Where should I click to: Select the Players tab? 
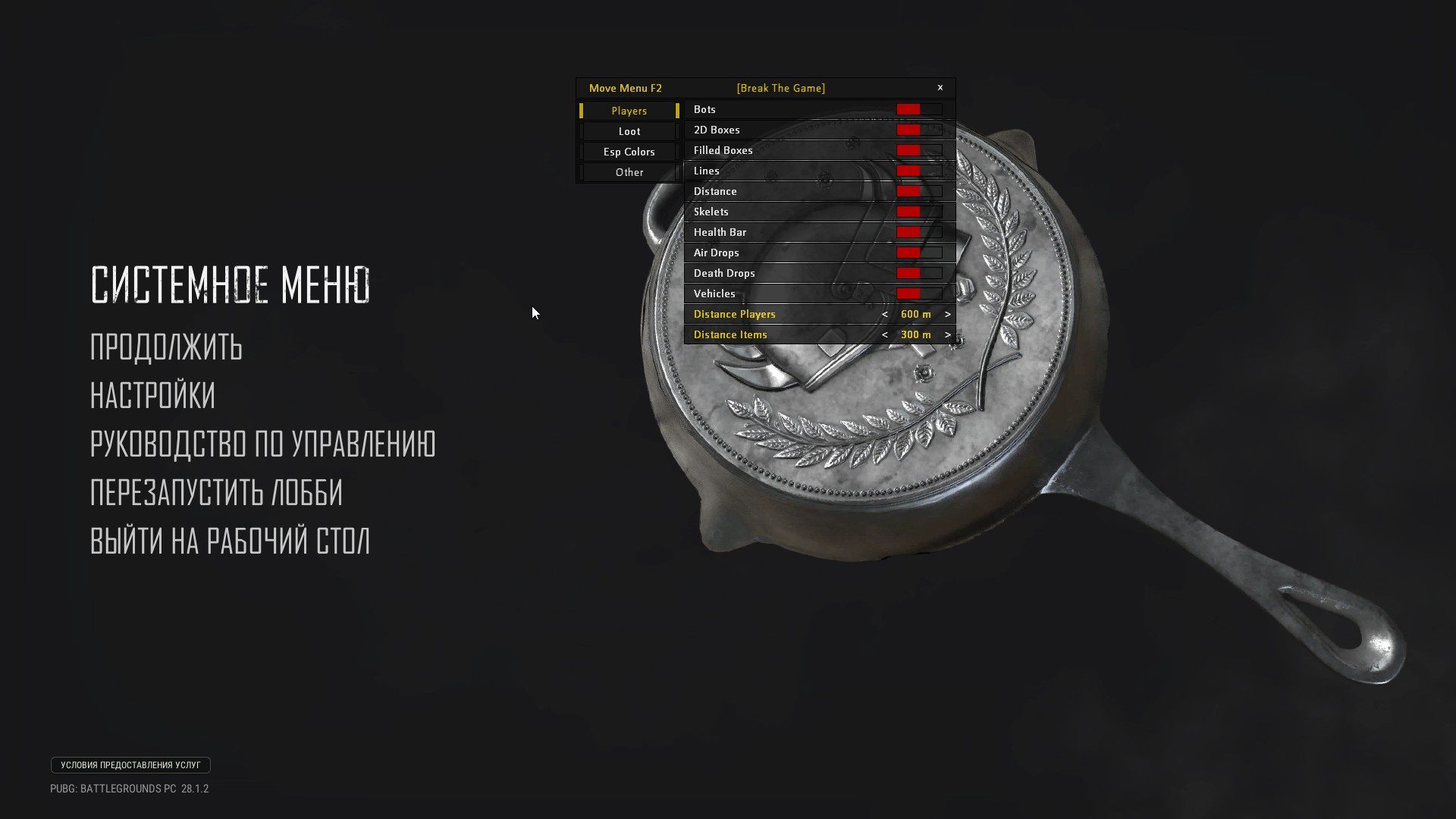tap(629, 111)
